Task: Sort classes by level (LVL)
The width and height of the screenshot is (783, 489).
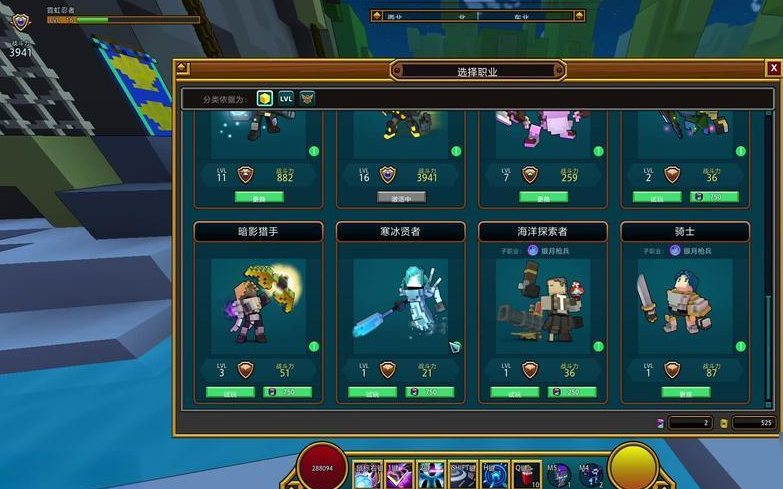Action: click(286, 98)
